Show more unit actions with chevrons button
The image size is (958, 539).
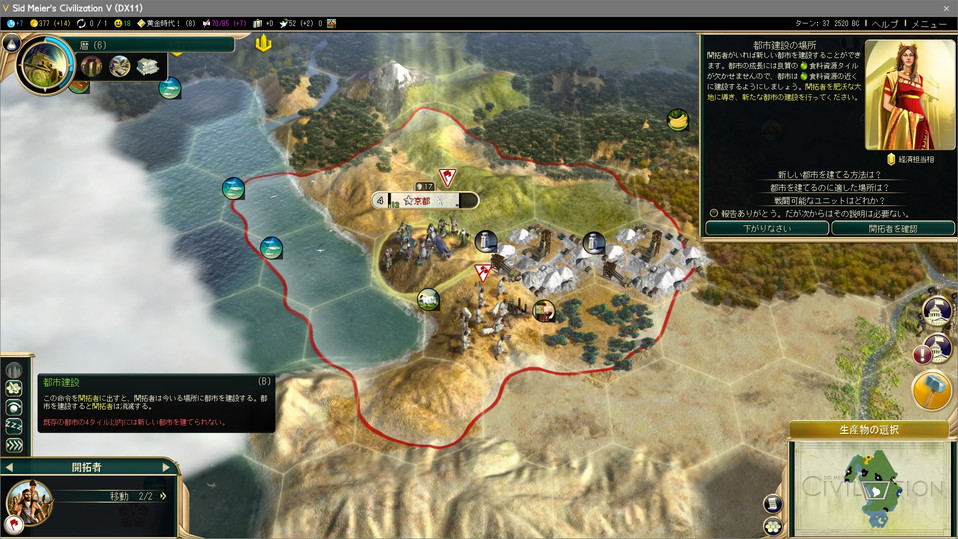pyautogui.click(x=14, y=445)
